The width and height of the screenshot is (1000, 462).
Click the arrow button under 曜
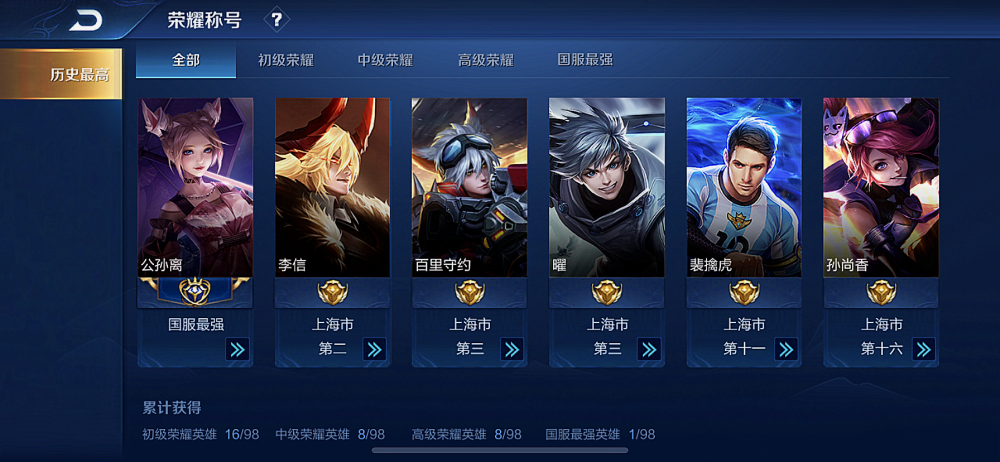pyautogui.click(x=648, y=349)
